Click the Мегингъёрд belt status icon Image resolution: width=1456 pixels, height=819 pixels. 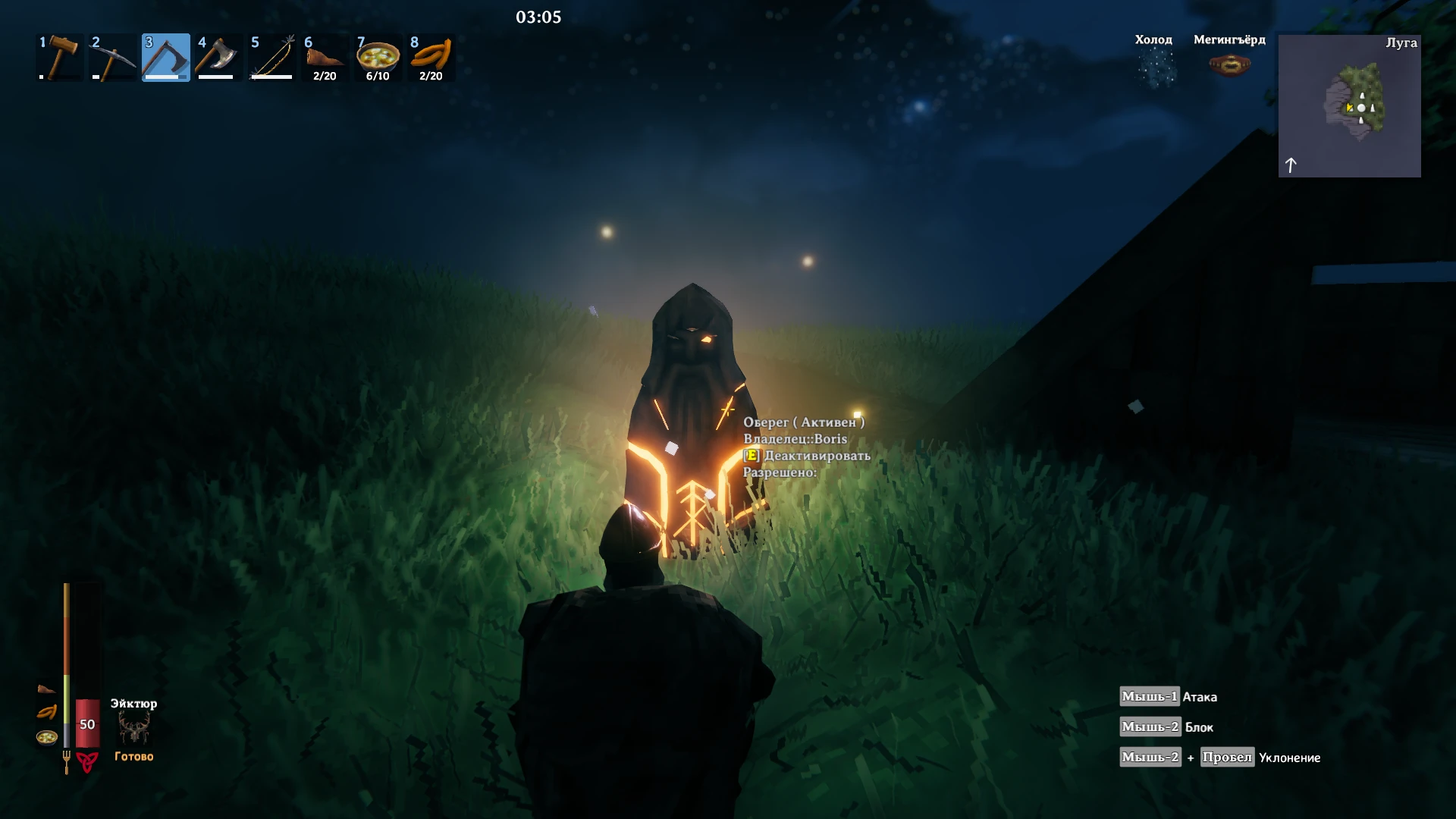point(1228,64)
